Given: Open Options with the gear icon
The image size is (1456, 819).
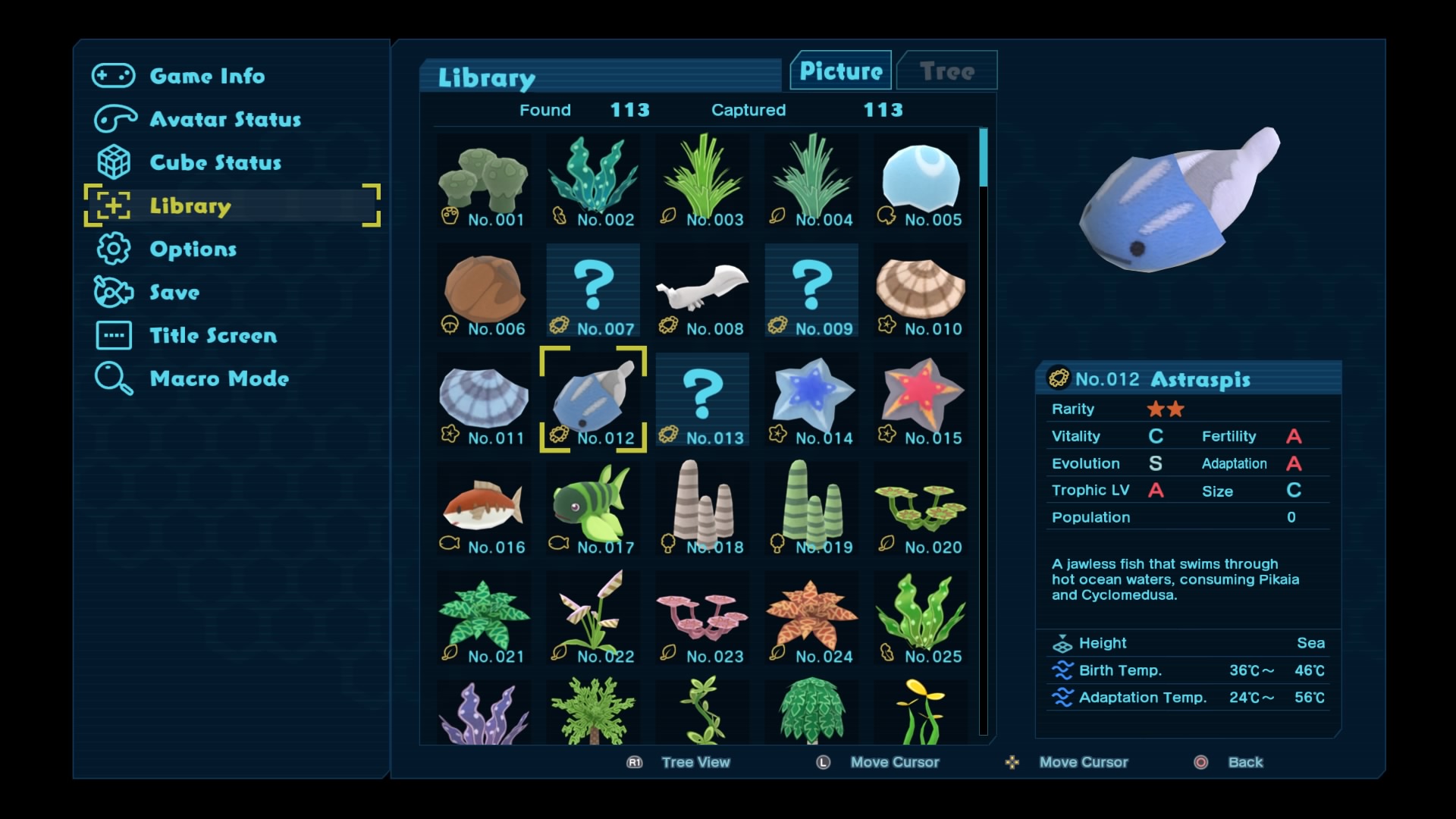Looking at the screenshot, I should tap(112, 249).
